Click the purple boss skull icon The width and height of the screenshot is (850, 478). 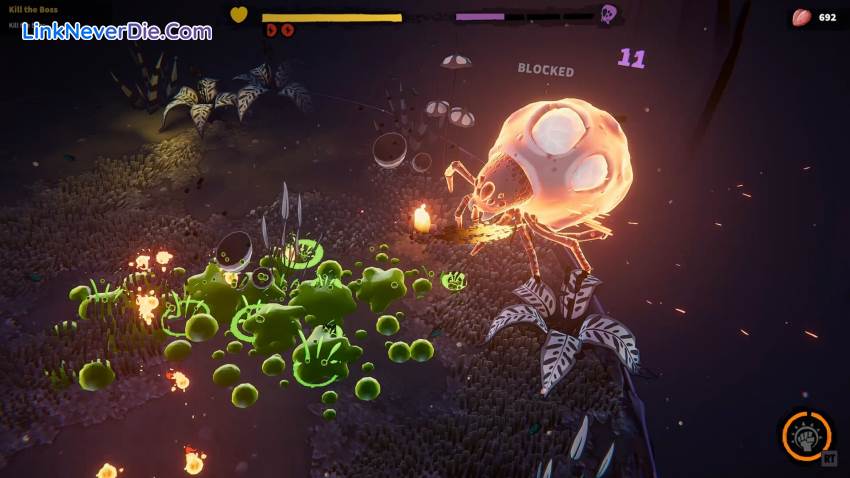(x=607, y=15)
